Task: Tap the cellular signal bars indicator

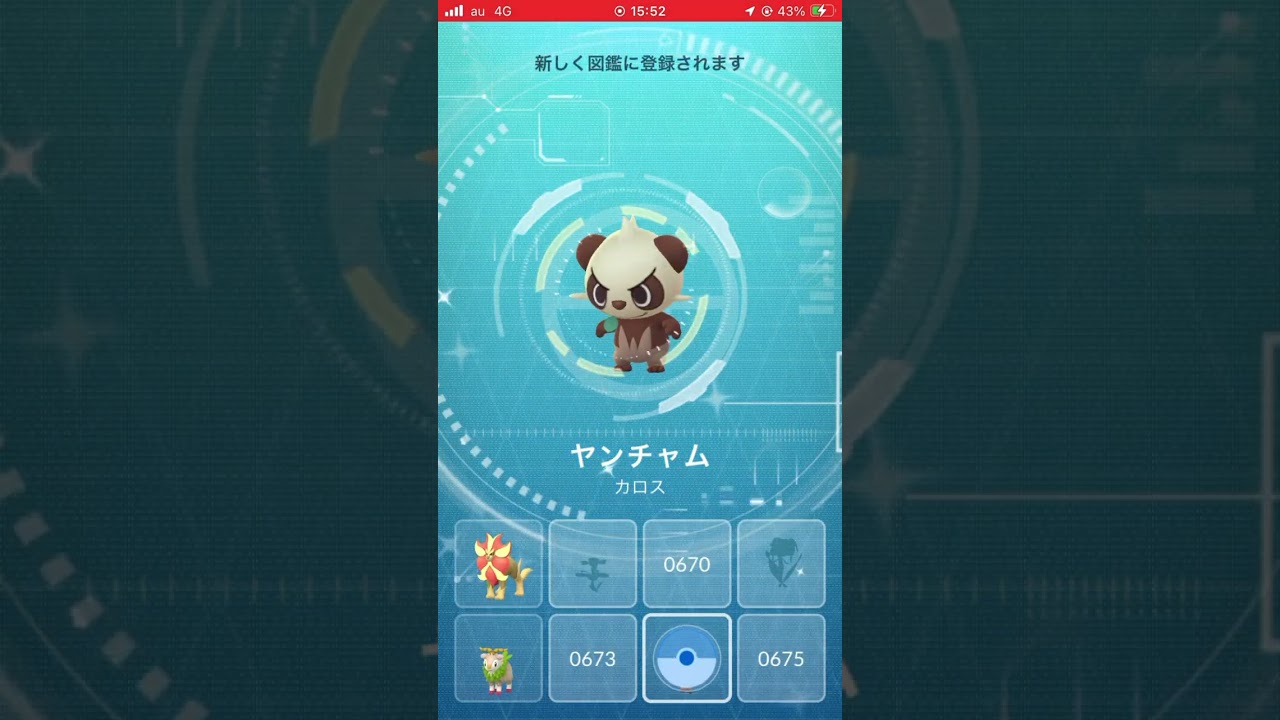Action: tap(455, 11)
